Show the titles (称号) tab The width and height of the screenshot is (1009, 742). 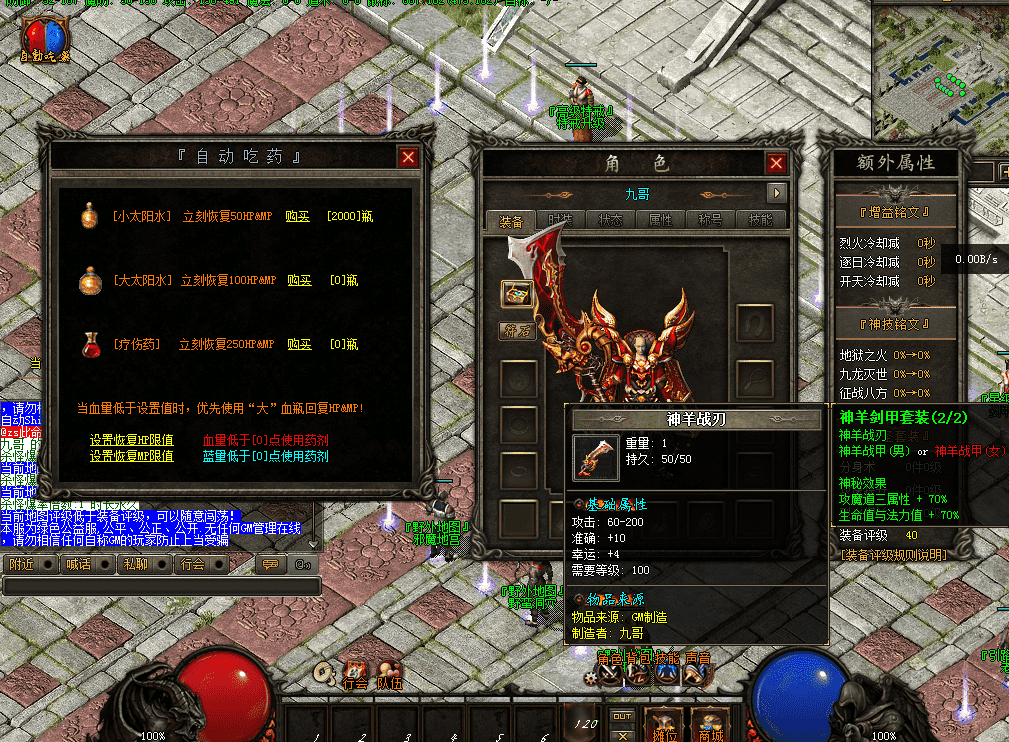coord(711,221)
